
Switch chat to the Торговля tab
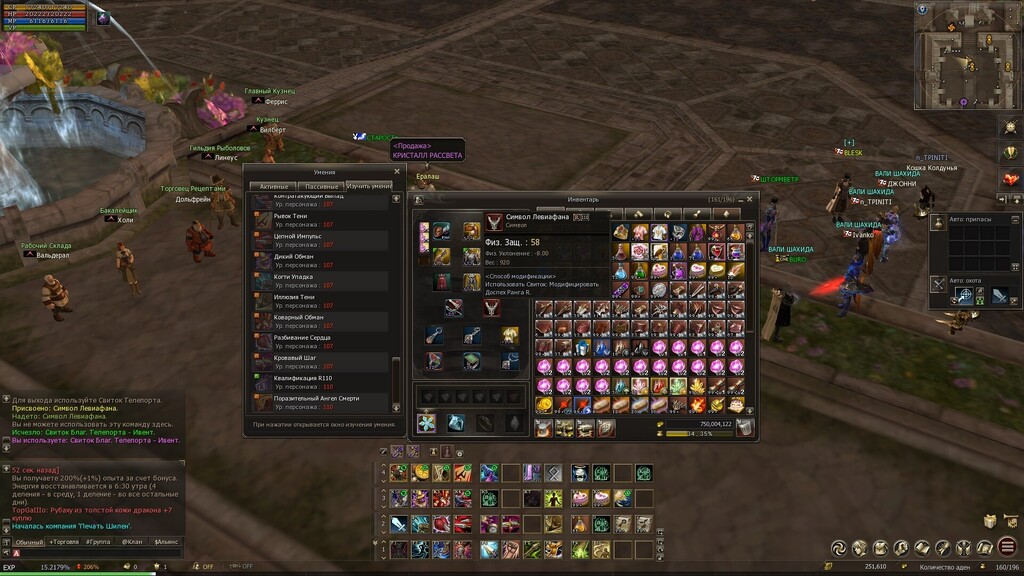pos(65,542)
